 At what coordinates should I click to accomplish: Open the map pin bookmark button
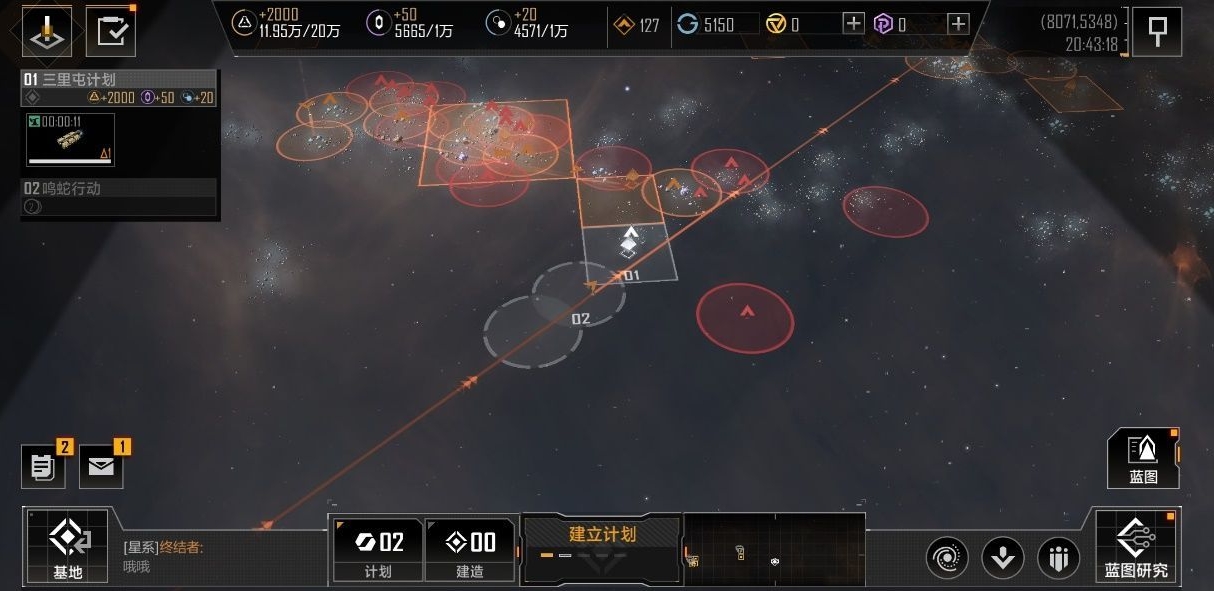pyautogui.click(x=1157, y=31)
